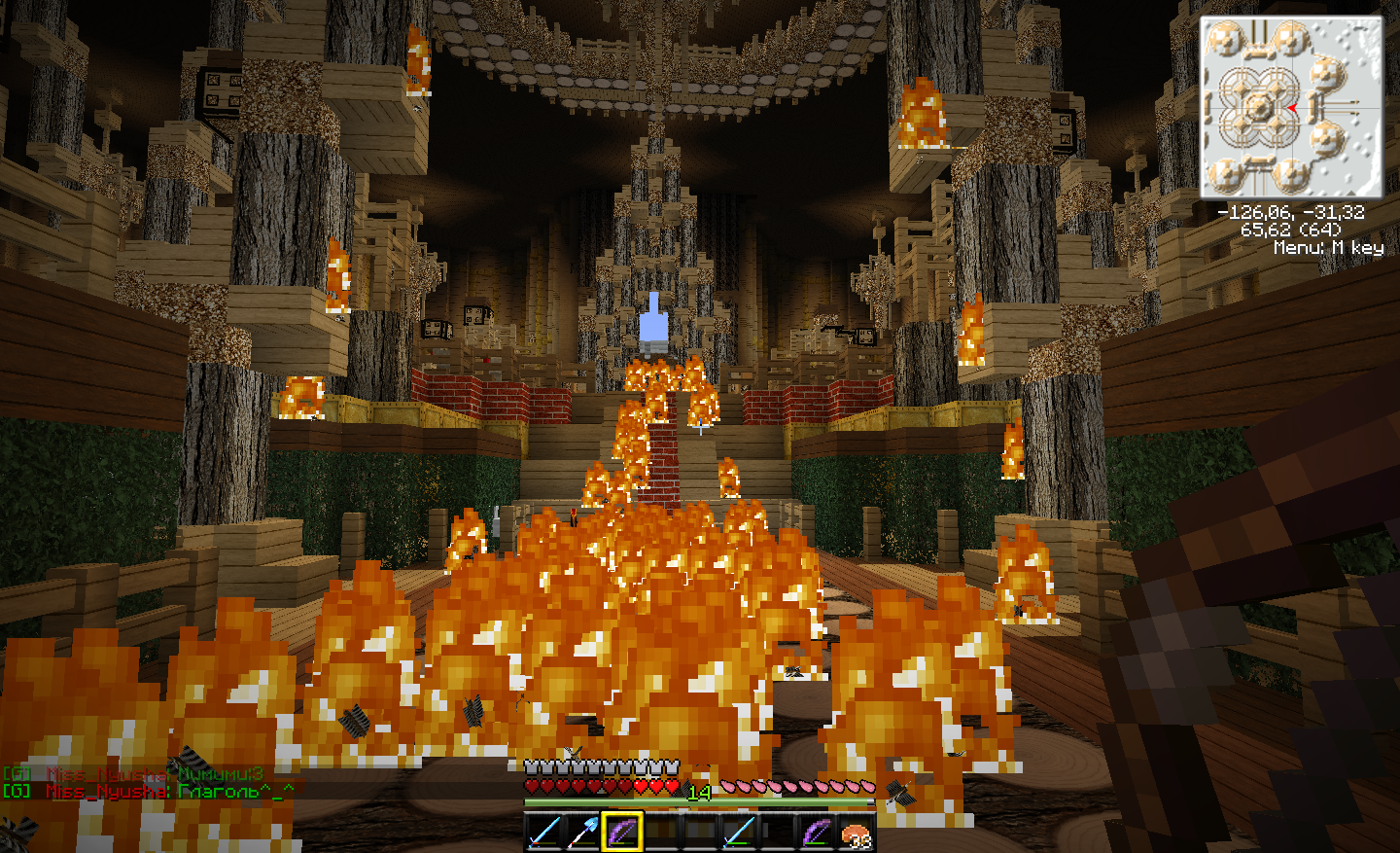Click the minimap in the corner

coord(1290,107)
